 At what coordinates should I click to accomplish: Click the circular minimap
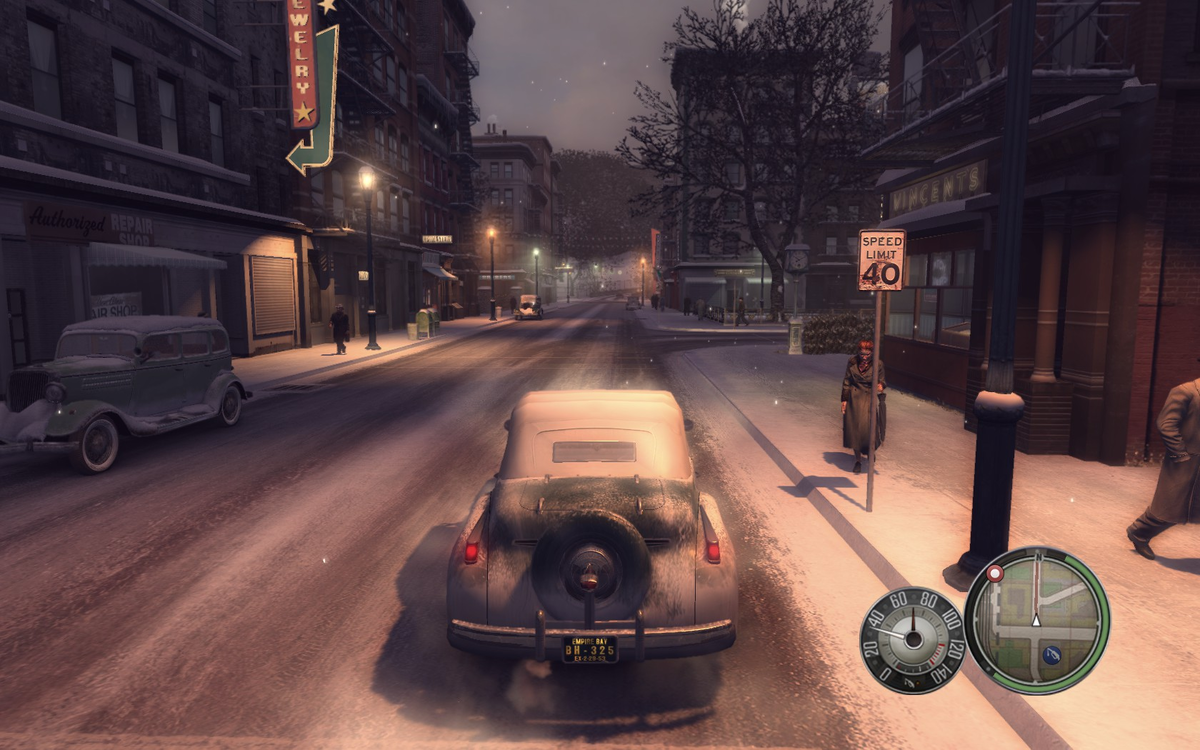(1036, 619)
